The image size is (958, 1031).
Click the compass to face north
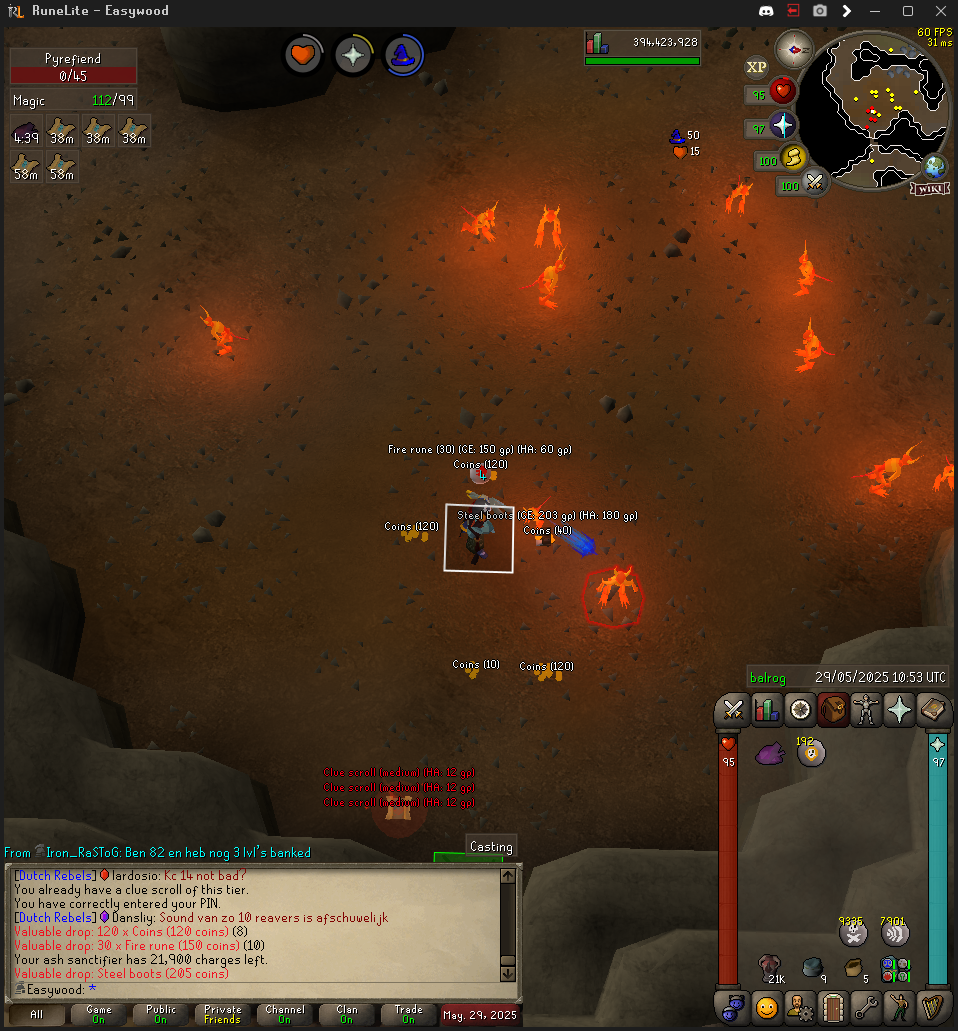795,48
